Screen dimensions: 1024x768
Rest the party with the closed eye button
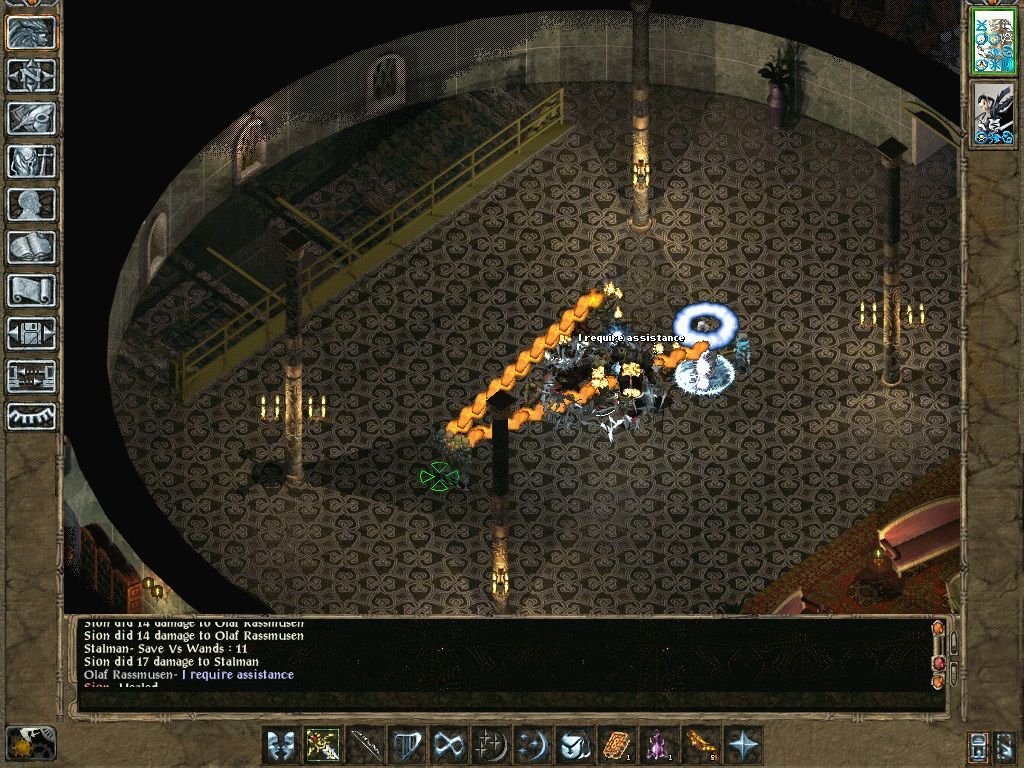point(32,416)
